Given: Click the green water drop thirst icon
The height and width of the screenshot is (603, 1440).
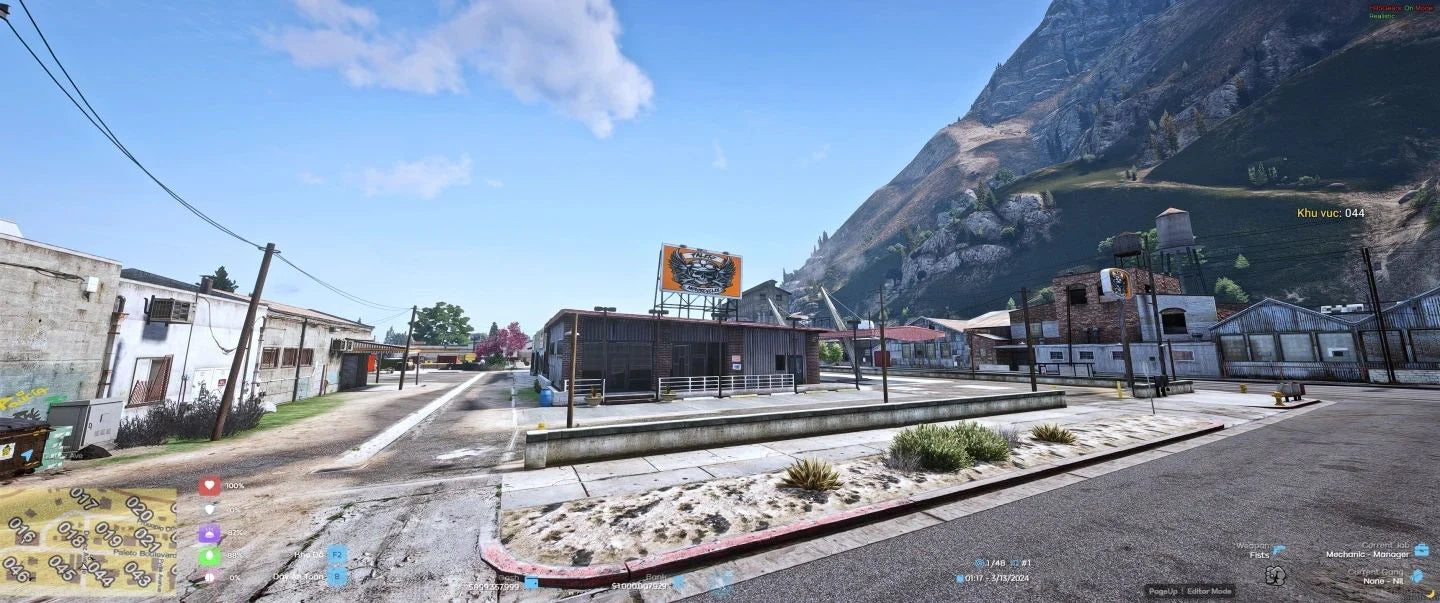Looking at the screenshot, I should (x=209, y=556).
